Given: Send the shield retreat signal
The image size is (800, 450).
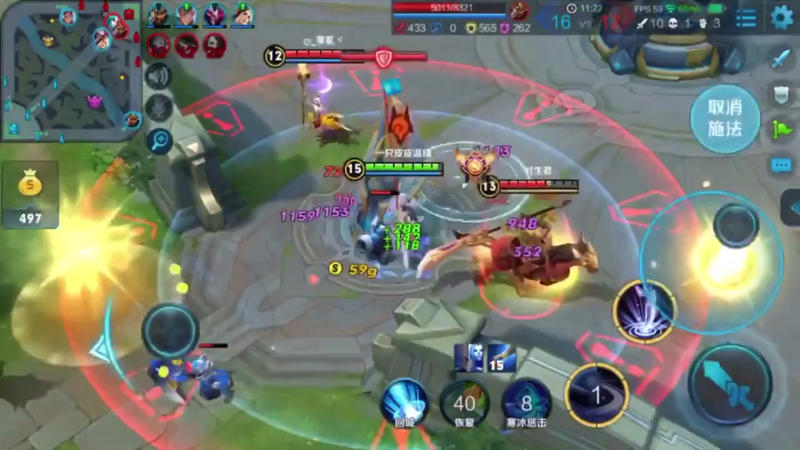Looking at the screenshot, I should tap(781, 95).
